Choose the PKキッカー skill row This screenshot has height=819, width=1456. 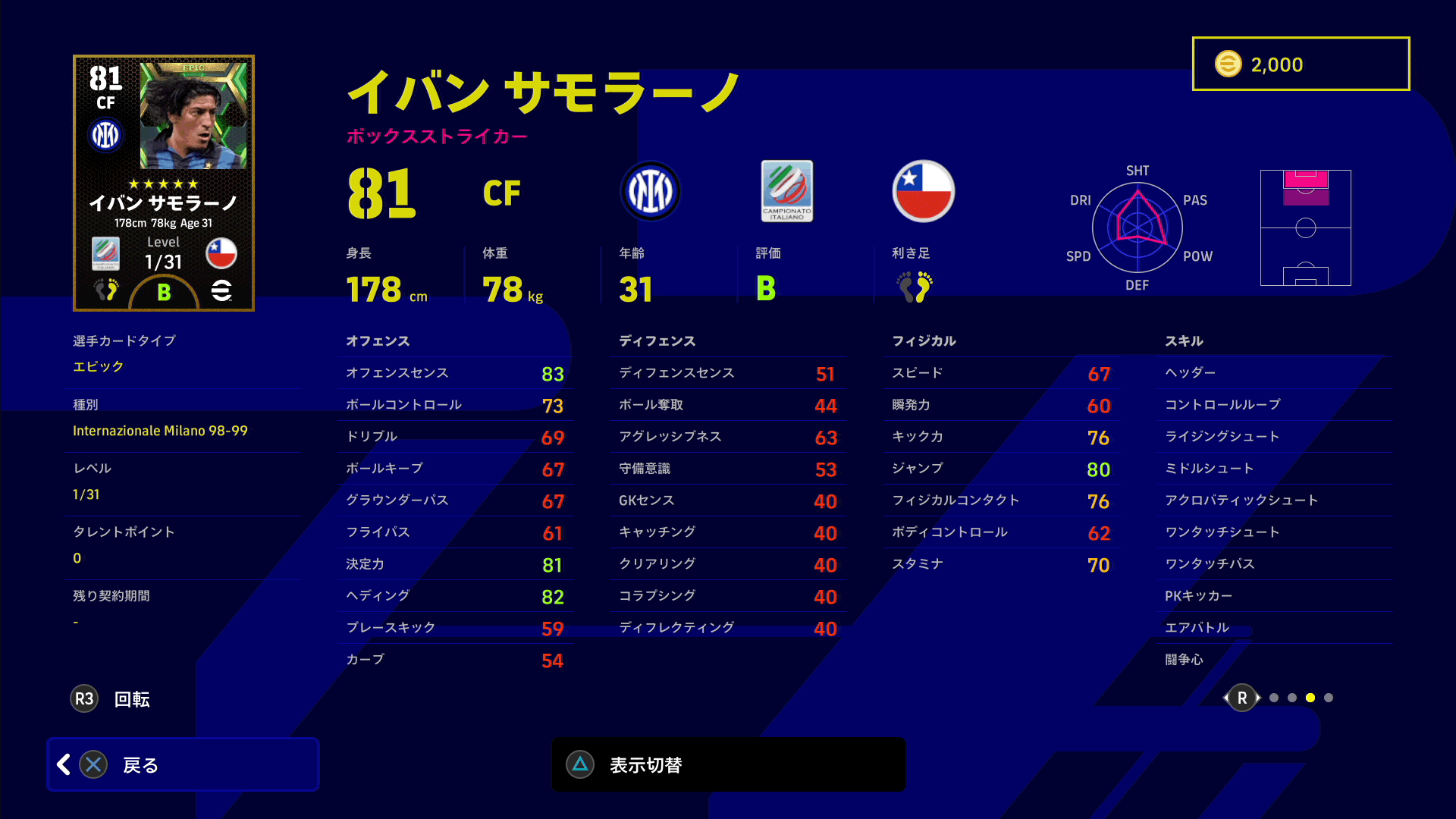[1274, 595]
